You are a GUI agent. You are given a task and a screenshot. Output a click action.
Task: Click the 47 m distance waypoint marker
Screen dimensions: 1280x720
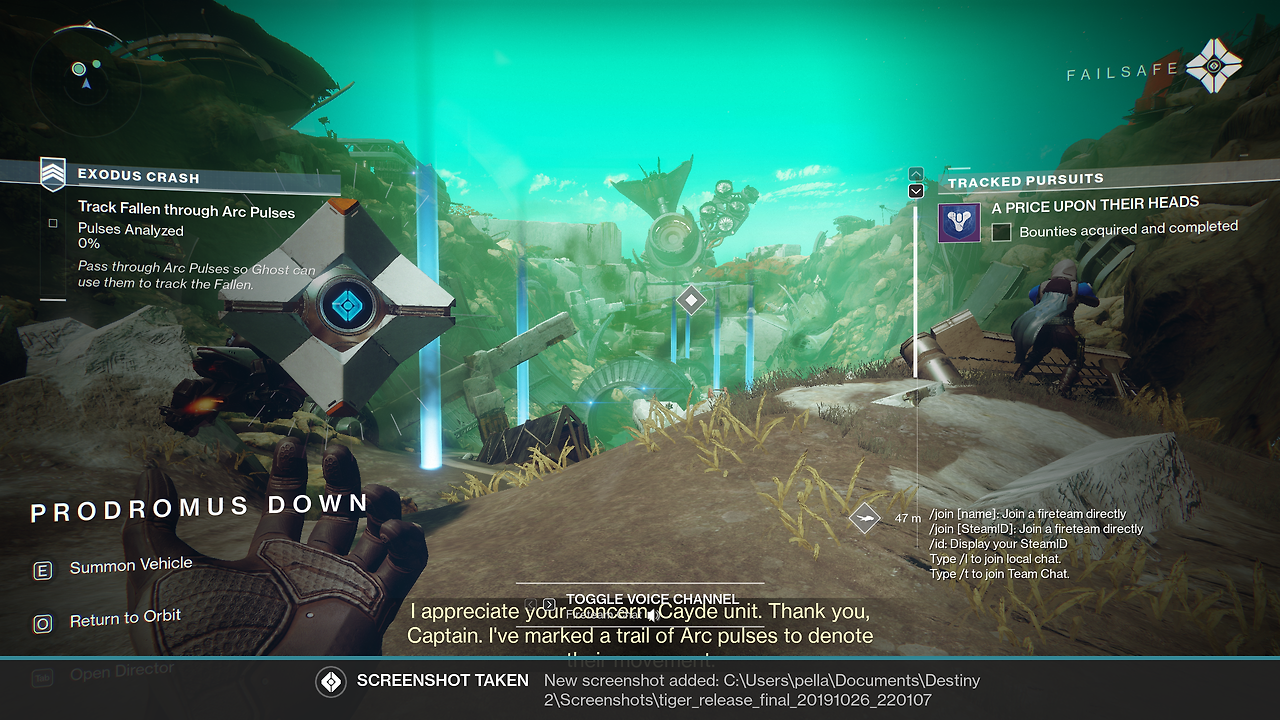[x=865, y=518]
